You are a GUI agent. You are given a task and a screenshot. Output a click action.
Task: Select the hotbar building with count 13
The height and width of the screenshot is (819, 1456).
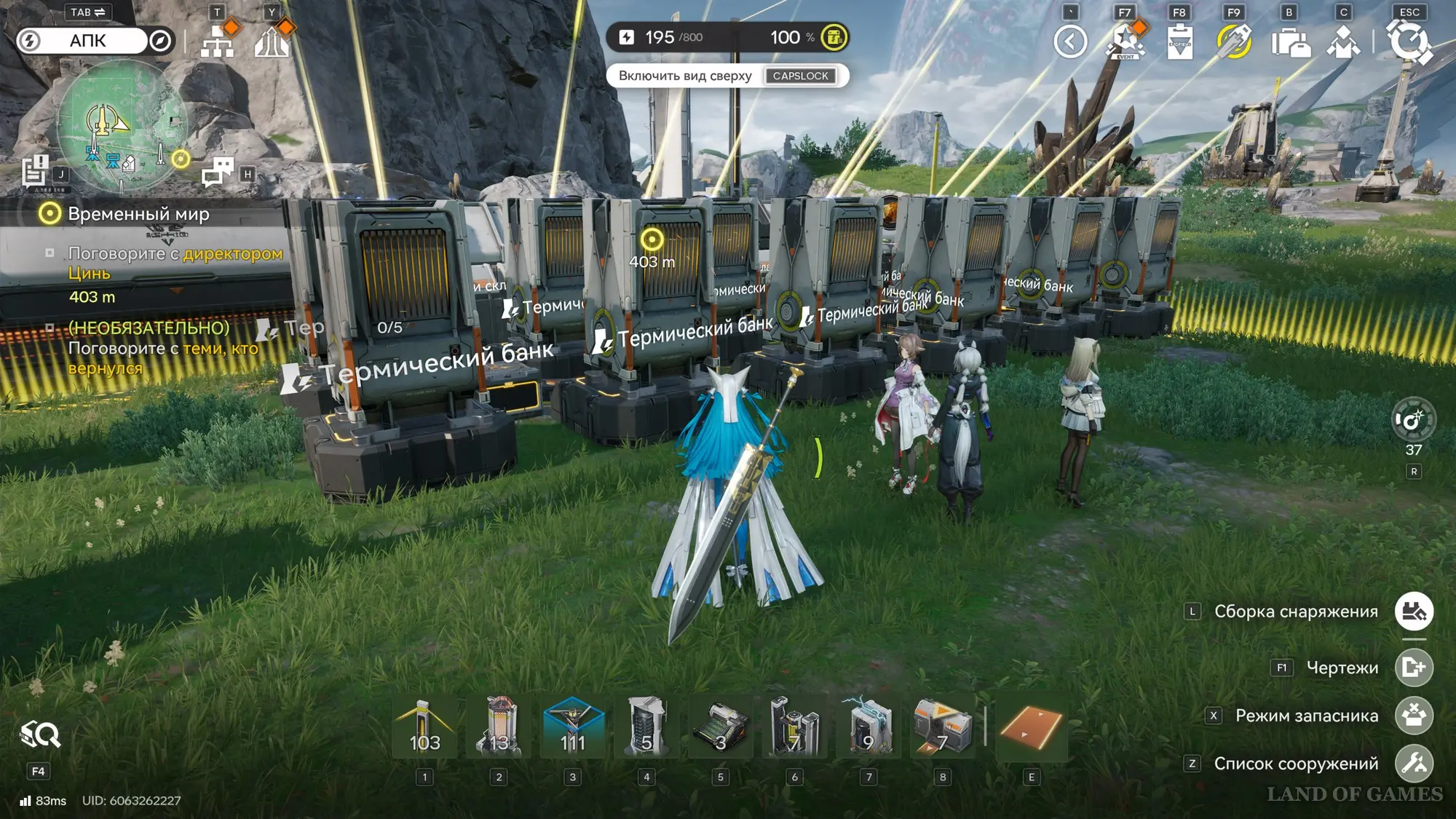point(499,728)
